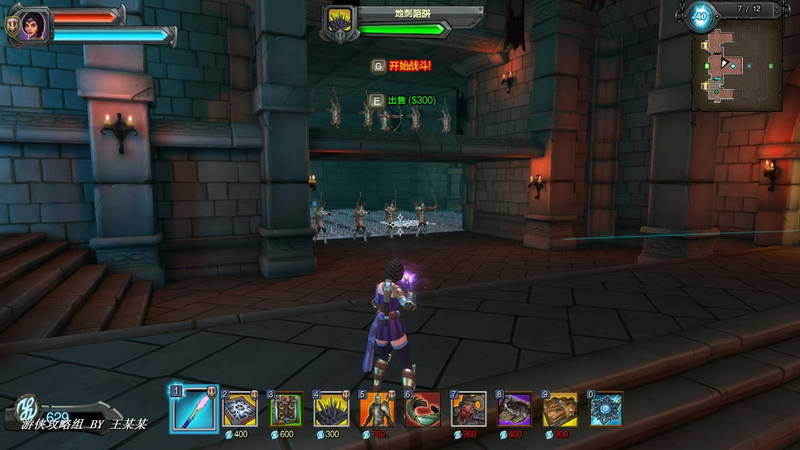
Task: Select the armored guardian knight slot
Action: click(x=377, y=409)
